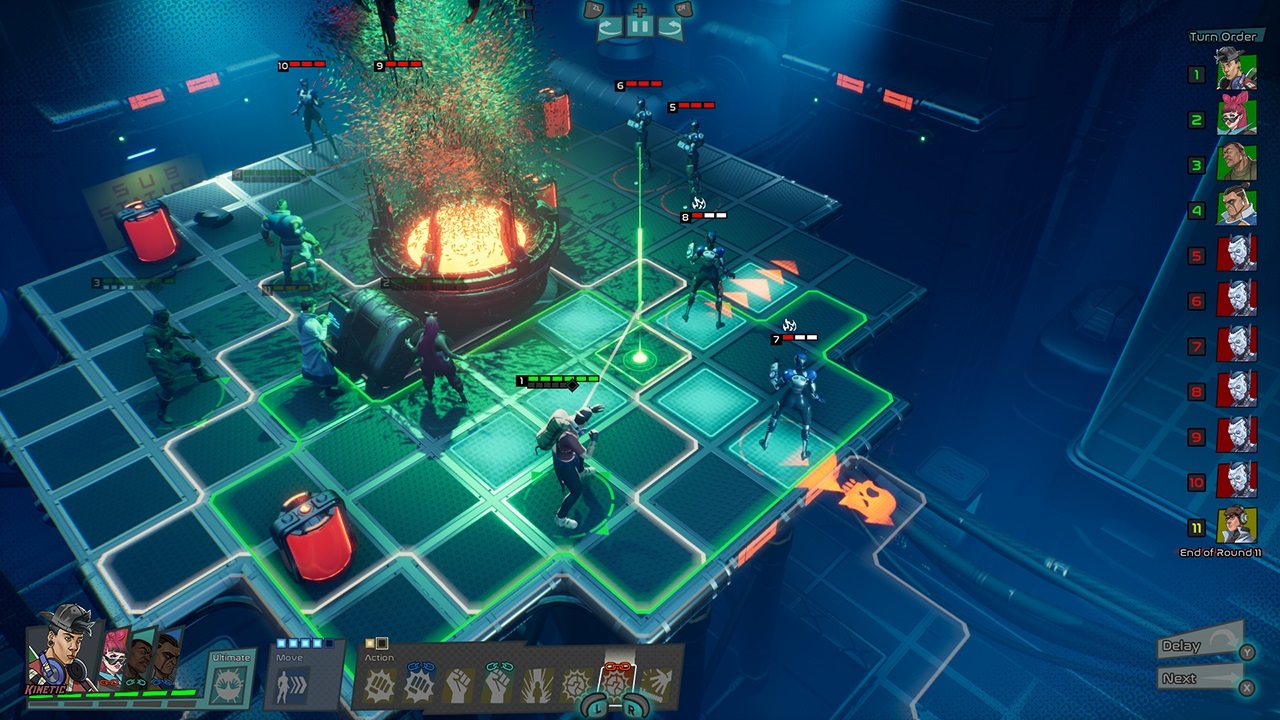This screenshot has height=720, width=1280.
Task: Choose the first punch-burst action icon
Action: tap(382, 685)
